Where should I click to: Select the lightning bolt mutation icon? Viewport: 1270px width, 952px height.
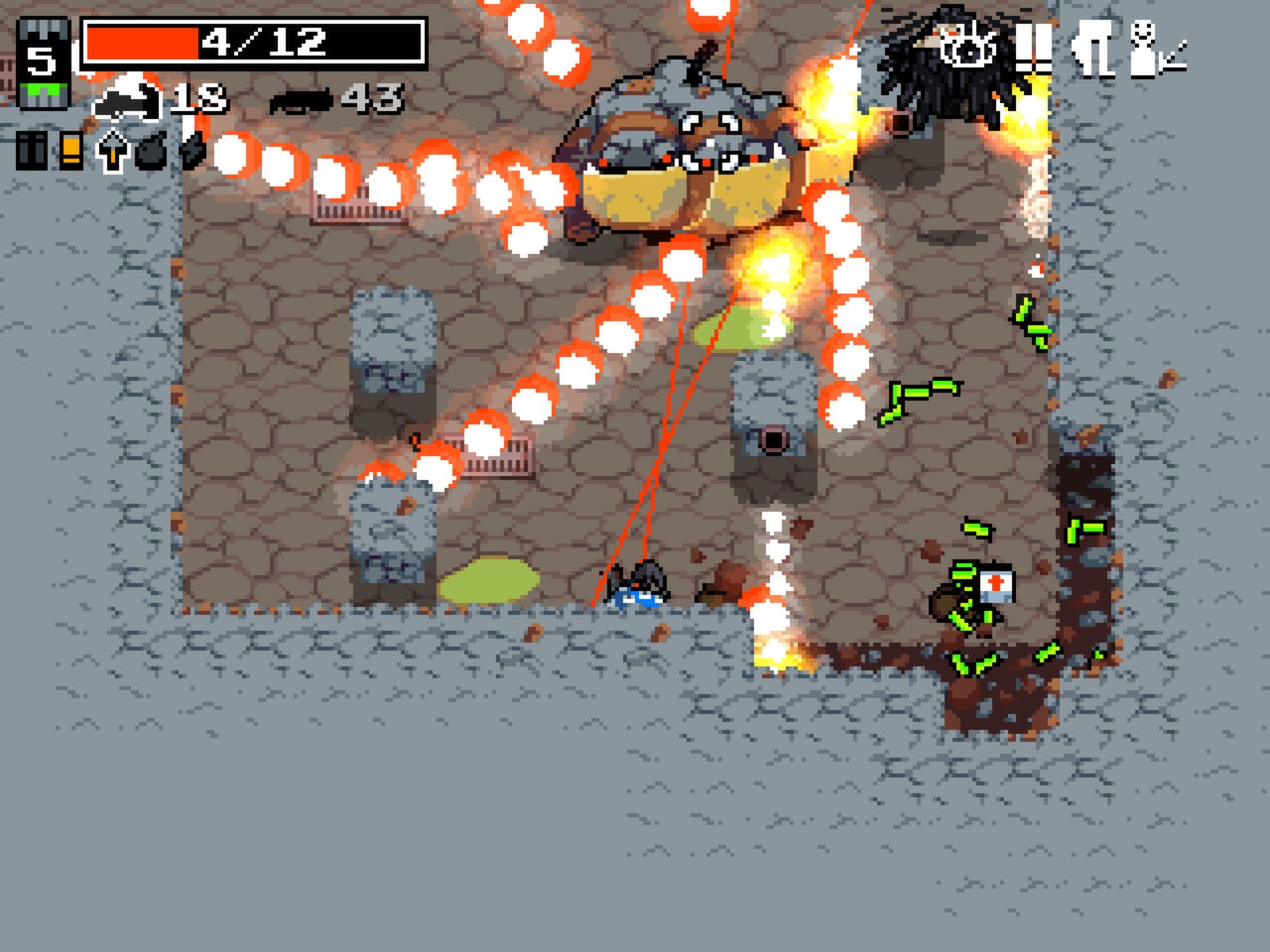[190, 152]
